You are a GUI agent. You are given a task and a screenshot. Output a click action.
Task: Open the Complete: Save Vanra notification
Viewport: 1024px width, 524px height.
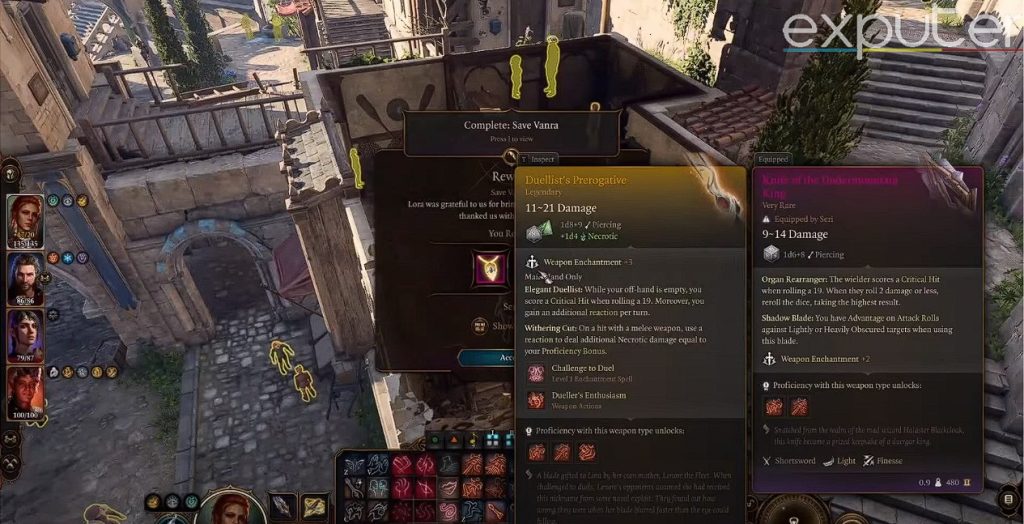512,131
